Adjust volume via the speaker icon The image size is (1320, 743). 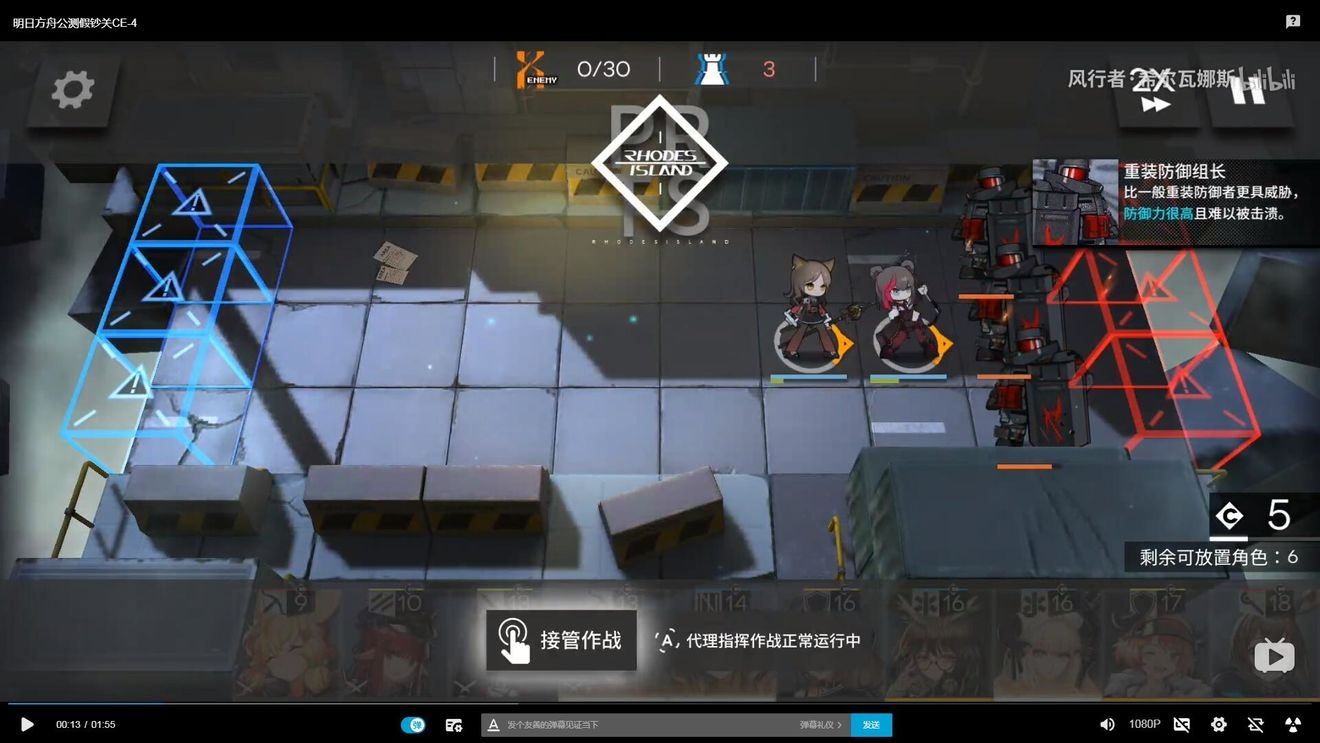[1107, 724]
